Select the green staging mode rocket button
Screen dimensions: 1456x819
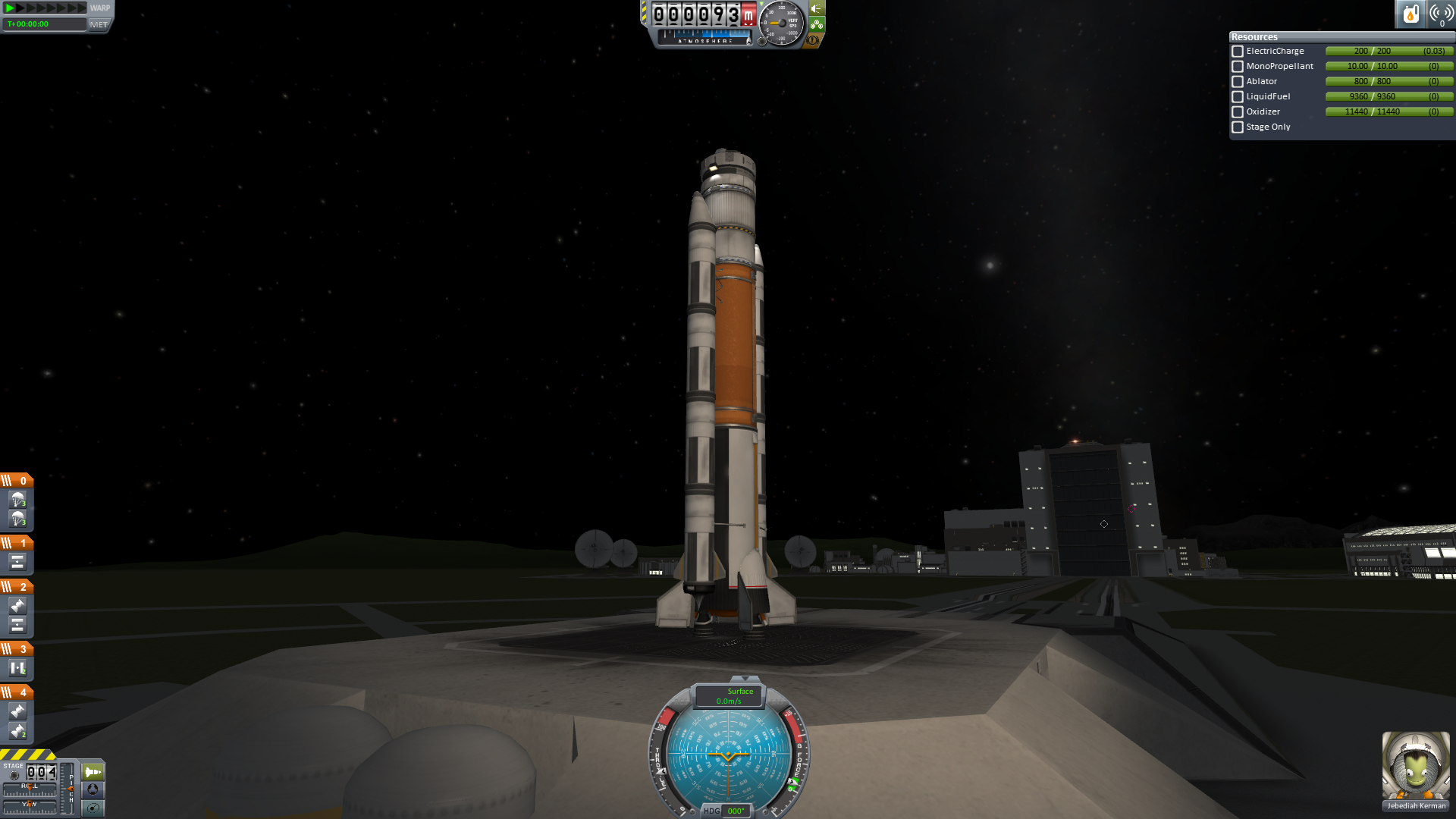coord(93,772)
